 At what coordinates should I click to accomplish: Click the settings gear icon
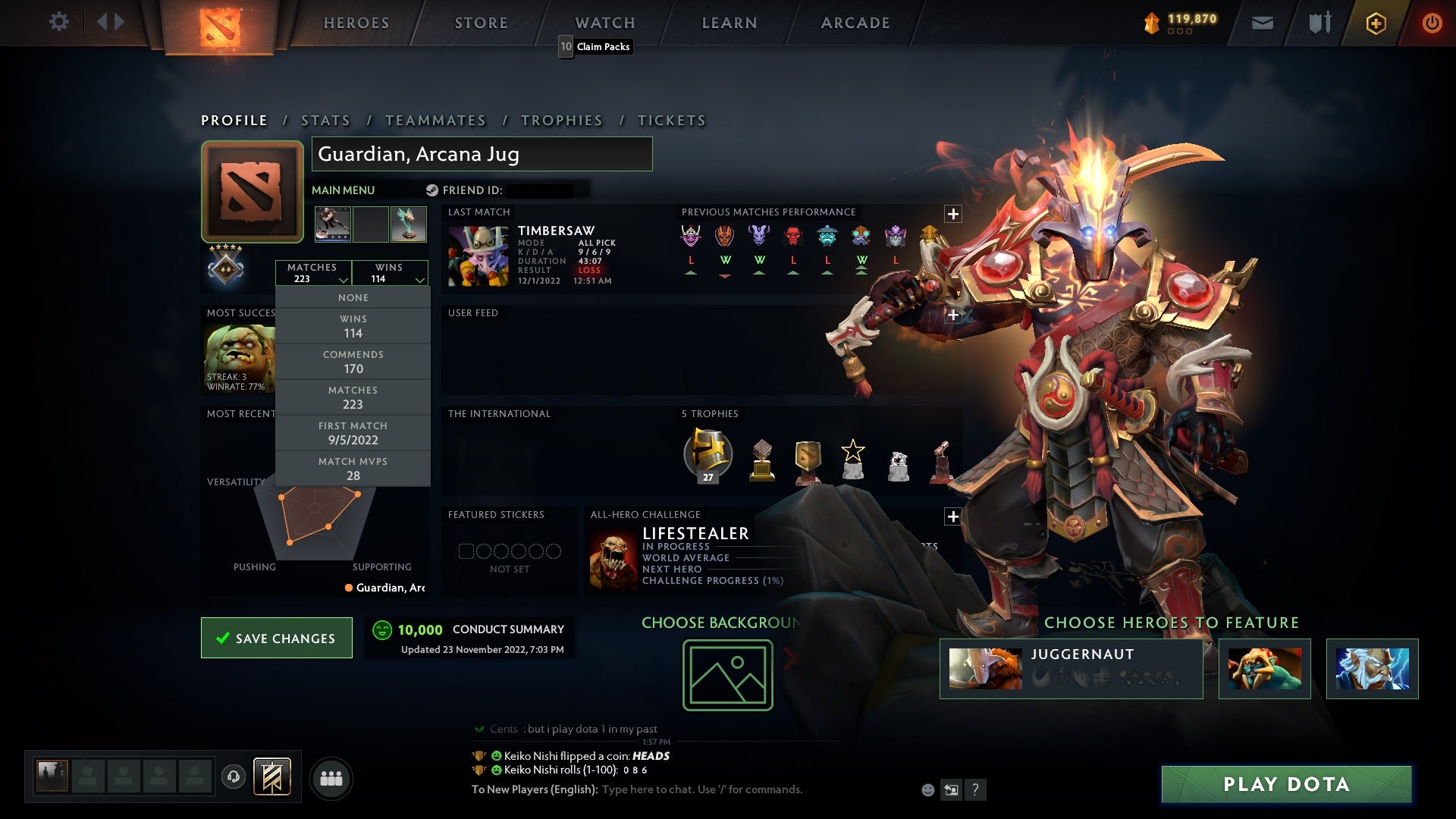[59, 21]
